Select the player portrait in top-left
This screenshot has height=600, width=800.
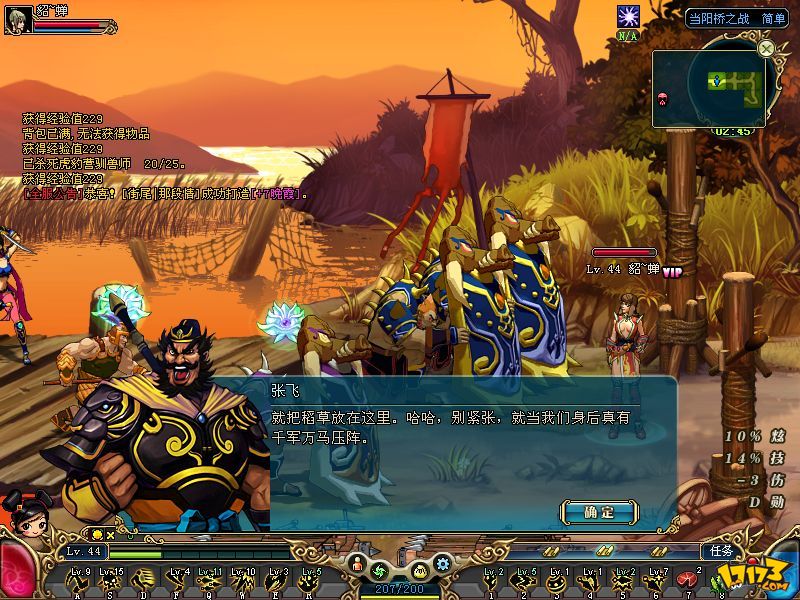(x=18, y=20)
